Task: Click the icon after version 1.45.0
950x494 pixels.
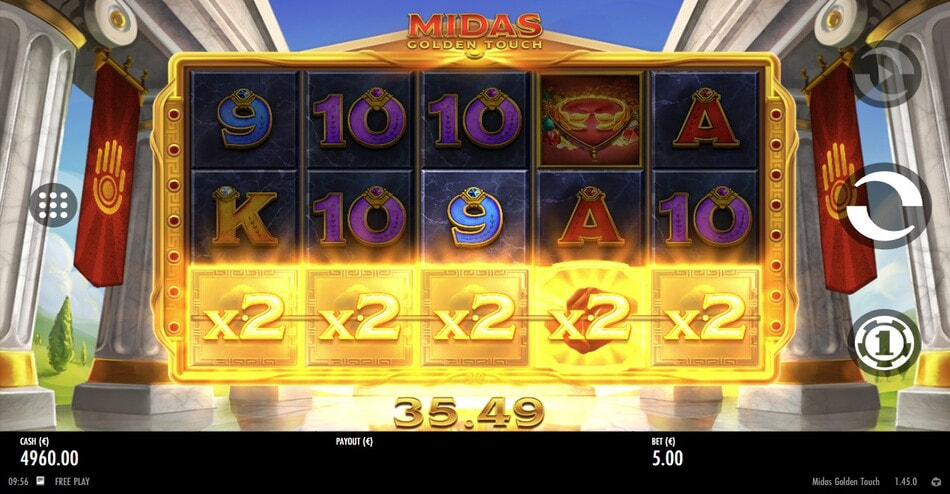Action: pyautogui.click(x=936, y=481)
